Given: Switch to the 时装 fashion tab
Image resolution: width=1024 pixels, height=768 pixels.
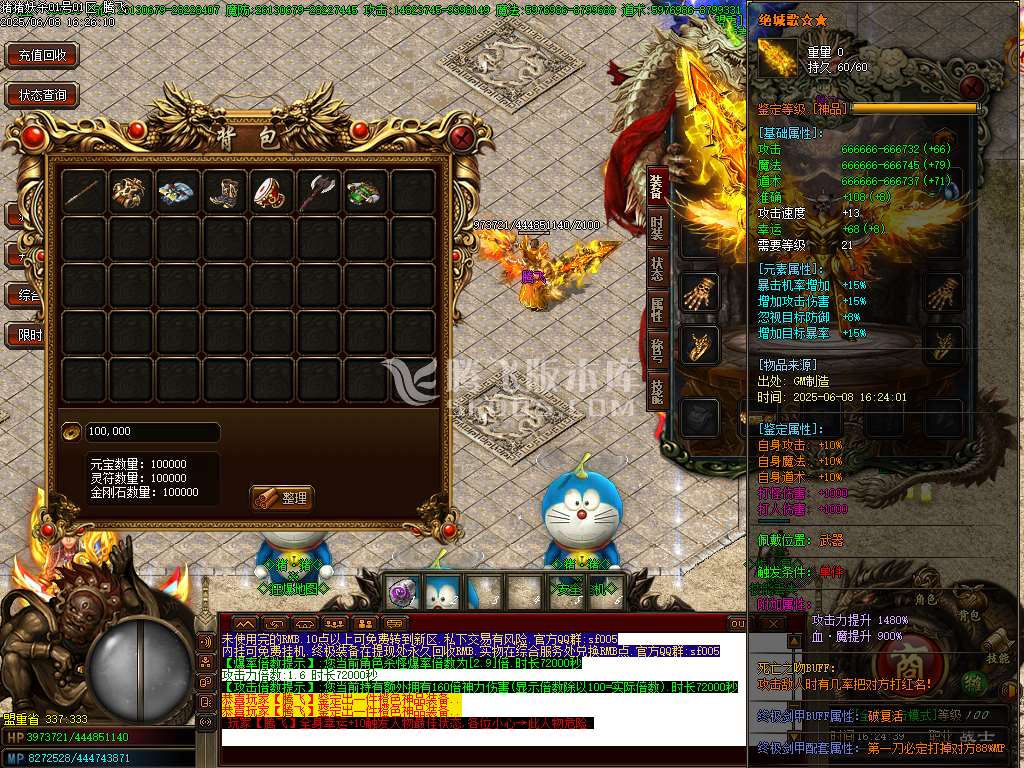Looking at the screenshot, I should tap(656, 228).
